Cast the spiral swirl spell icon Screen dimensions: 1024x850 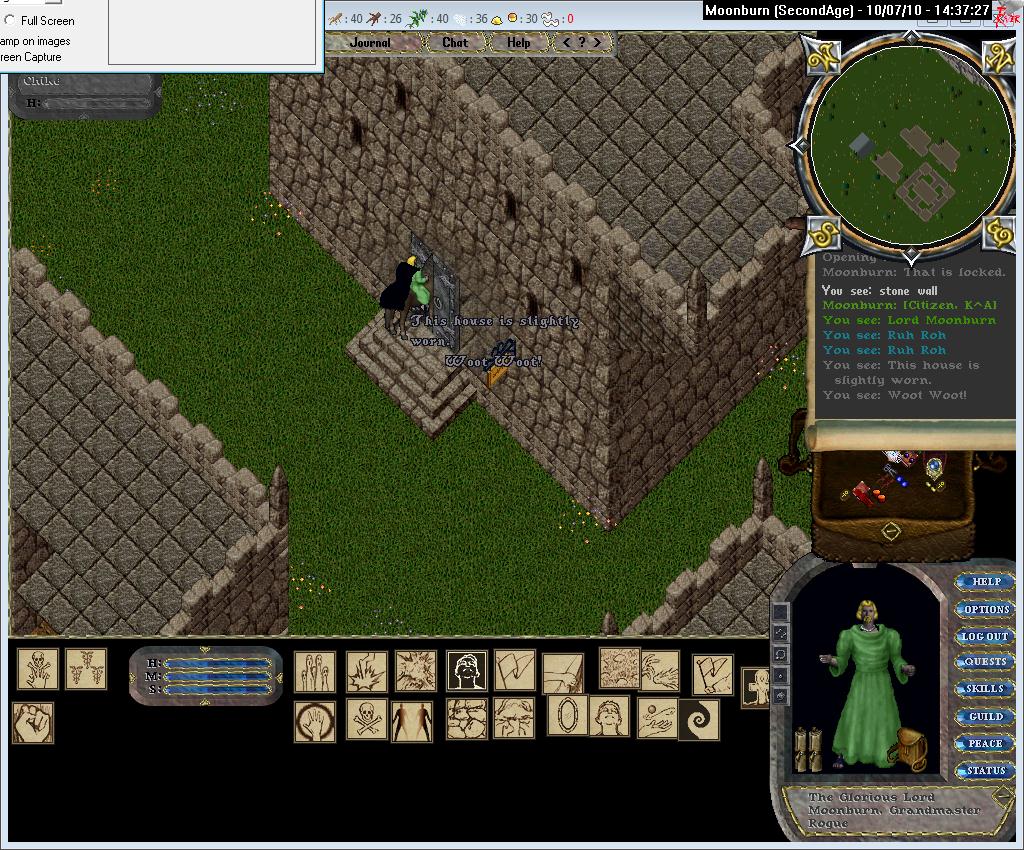coord(698,719)
